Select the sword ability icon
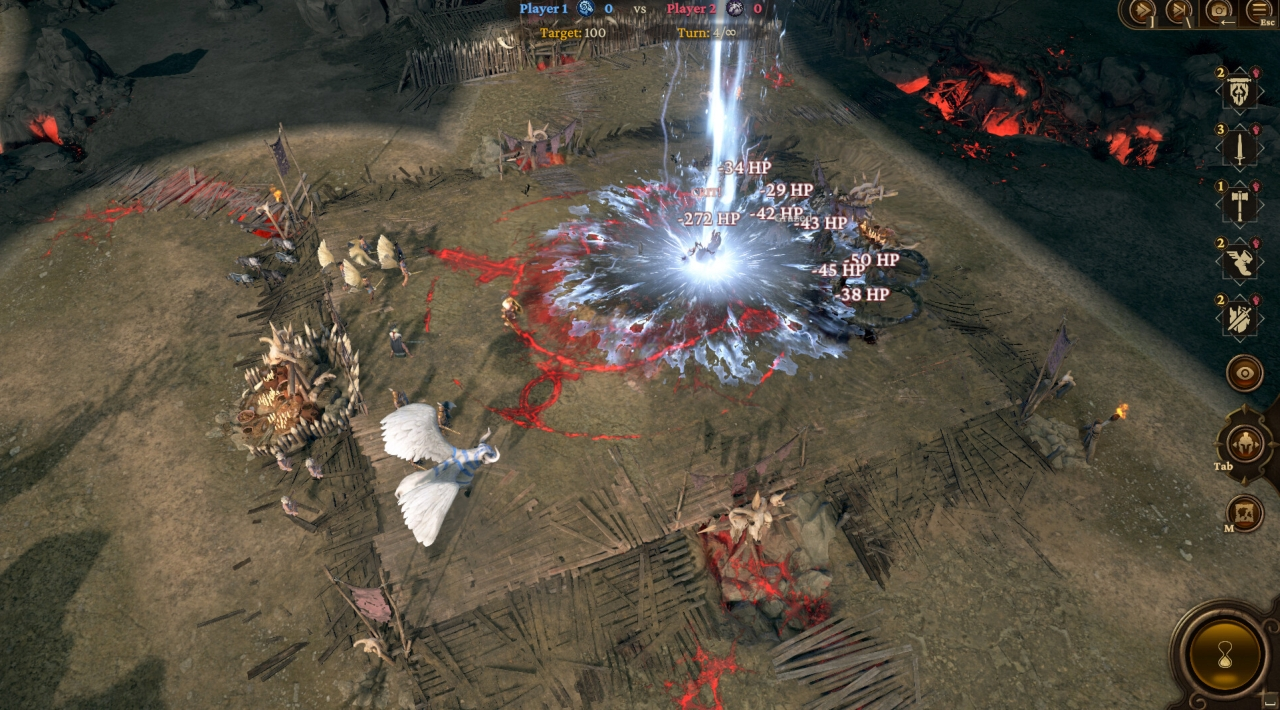The height and width of the screenshot is (710, 1280). (x=1240, y=148)
